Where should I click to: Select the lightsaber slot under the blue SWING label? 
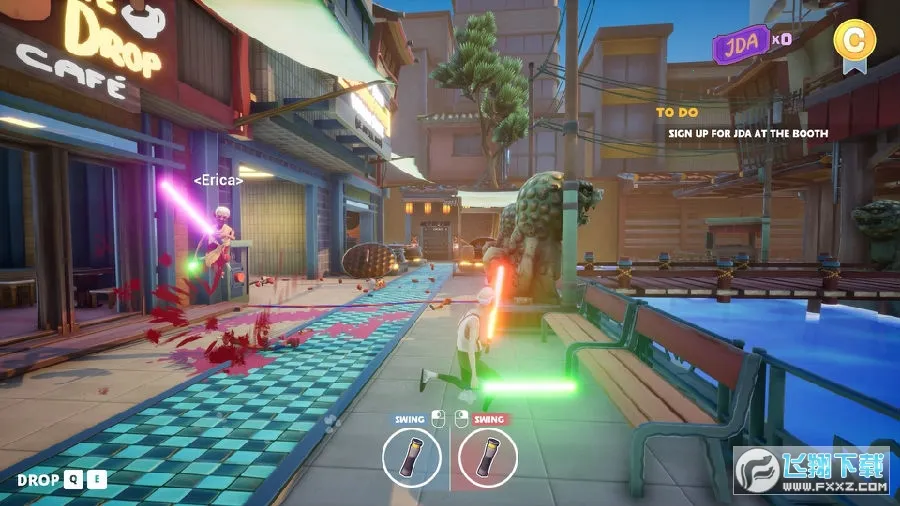point(412,458)
